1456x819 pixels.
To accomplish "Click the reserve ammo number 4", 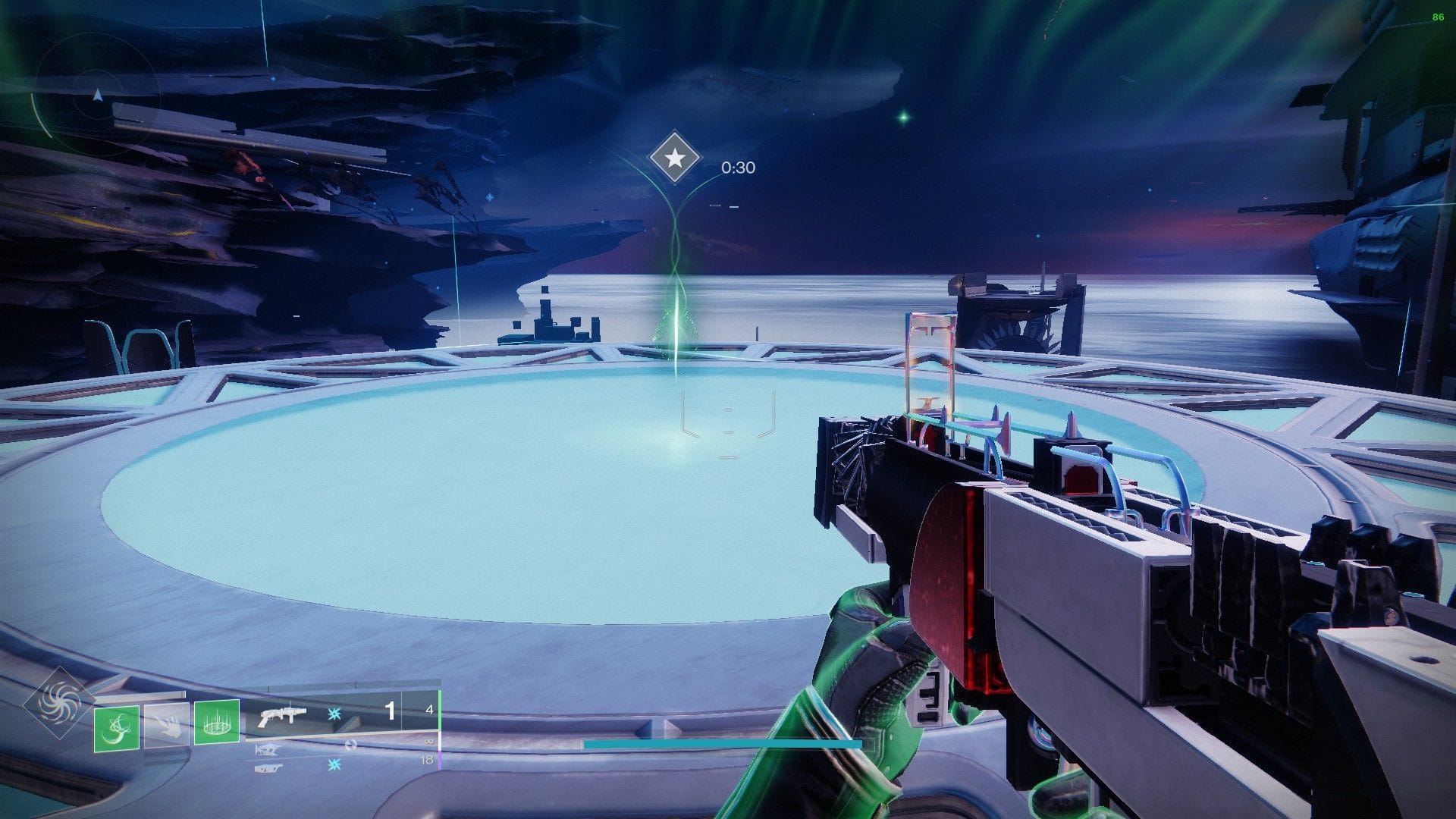I will click(x=430, y=710).
